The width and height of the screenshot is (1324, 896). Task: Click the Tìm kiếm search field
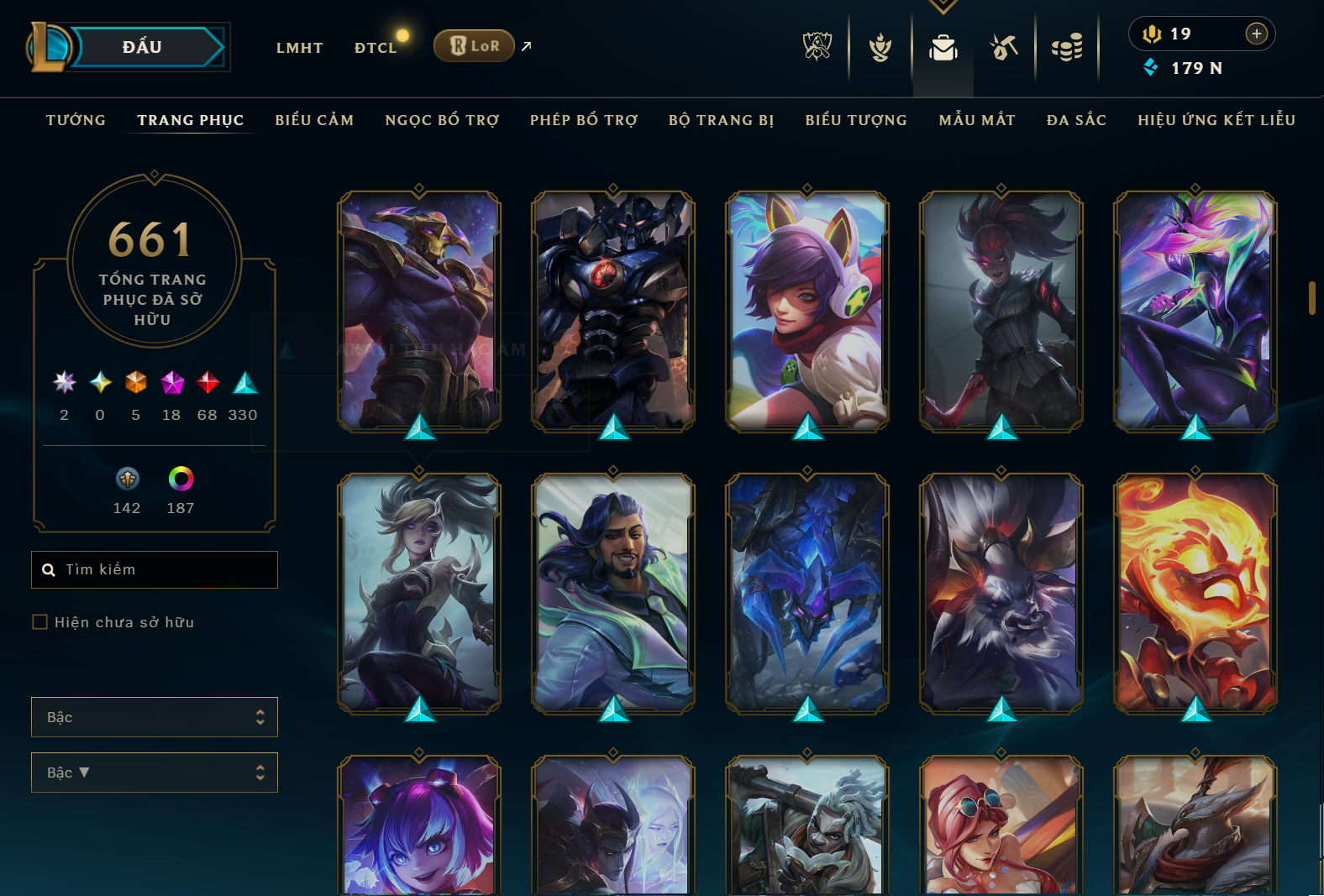(x=155, y=569)
